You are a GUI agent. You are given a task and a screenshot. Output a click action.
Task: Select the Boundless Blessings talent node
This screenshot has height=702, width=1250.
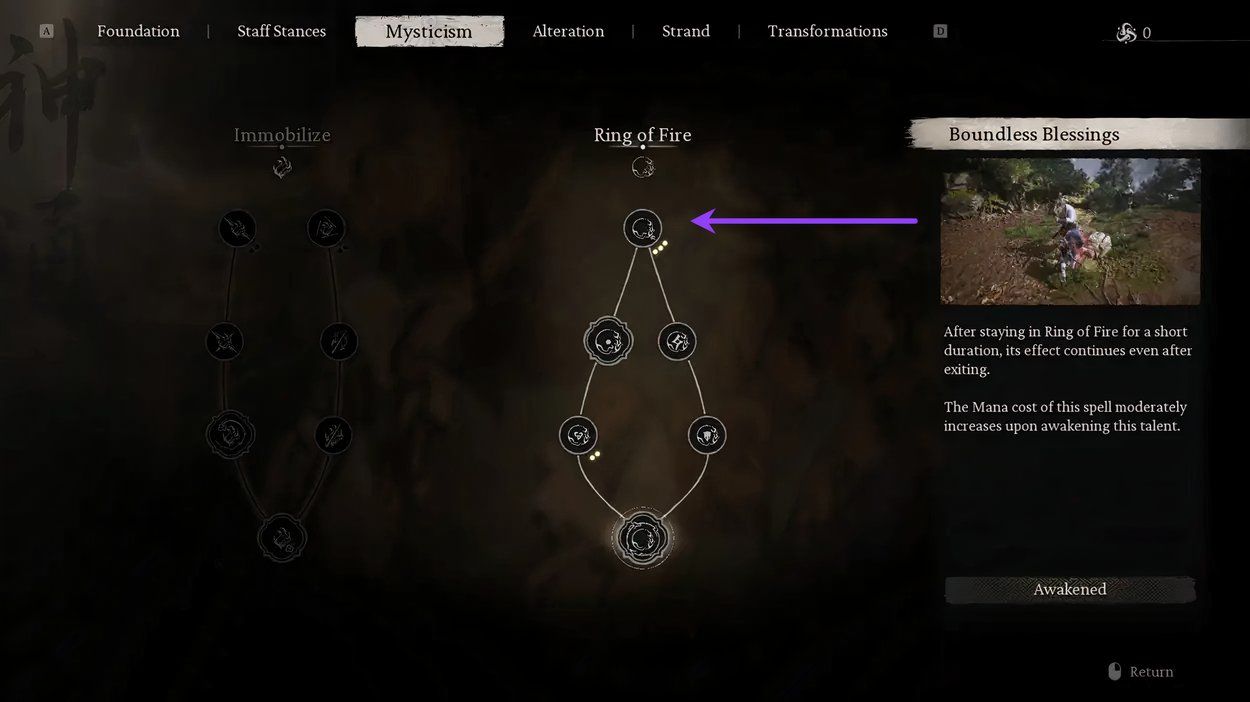pos(642,228)
